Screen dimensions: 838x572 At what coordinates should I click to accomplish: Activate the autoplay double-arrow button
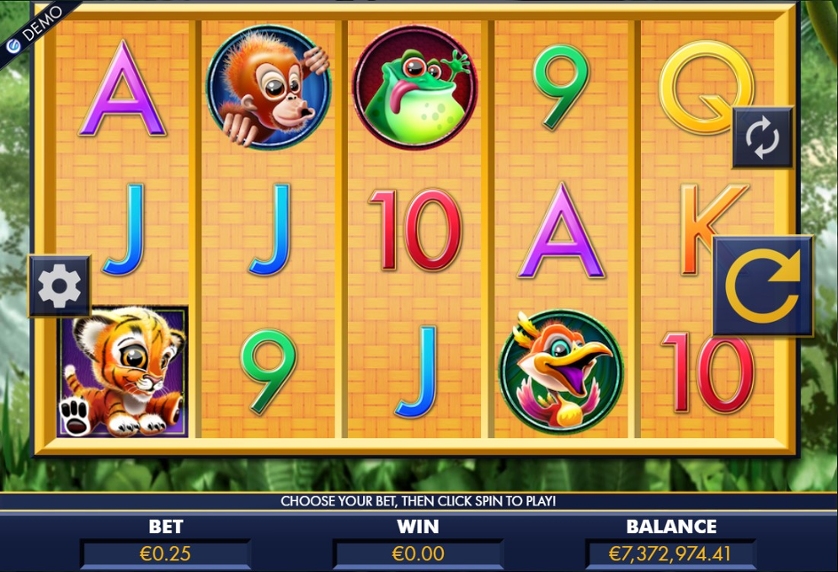(762, 138)
